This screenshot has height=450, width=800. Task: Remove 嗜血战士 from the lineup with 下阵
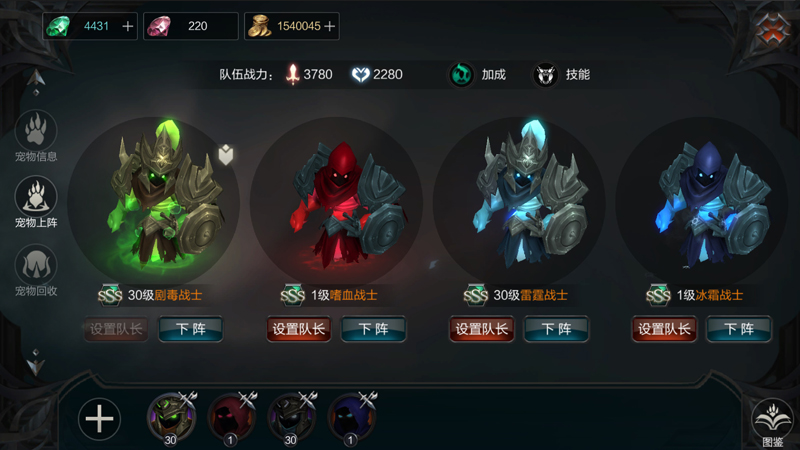point(373,329)
